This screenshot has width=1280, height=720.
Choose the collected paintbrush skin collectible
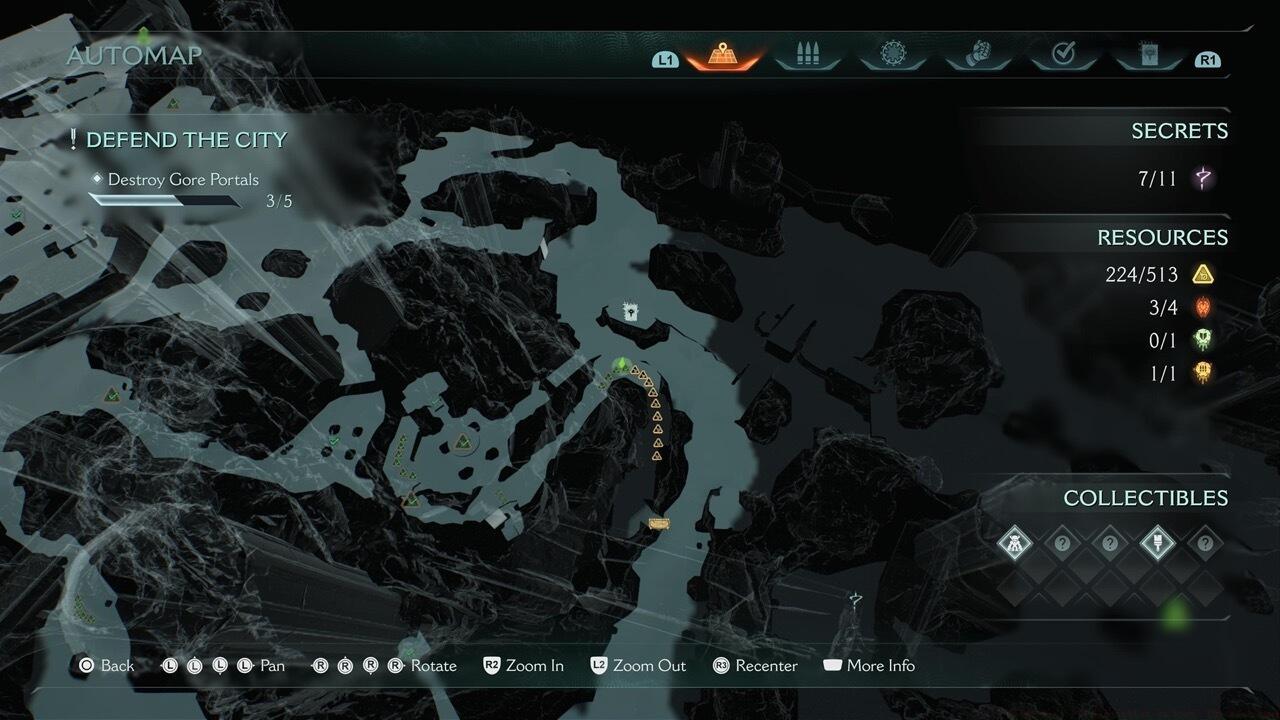[1157, 543]
